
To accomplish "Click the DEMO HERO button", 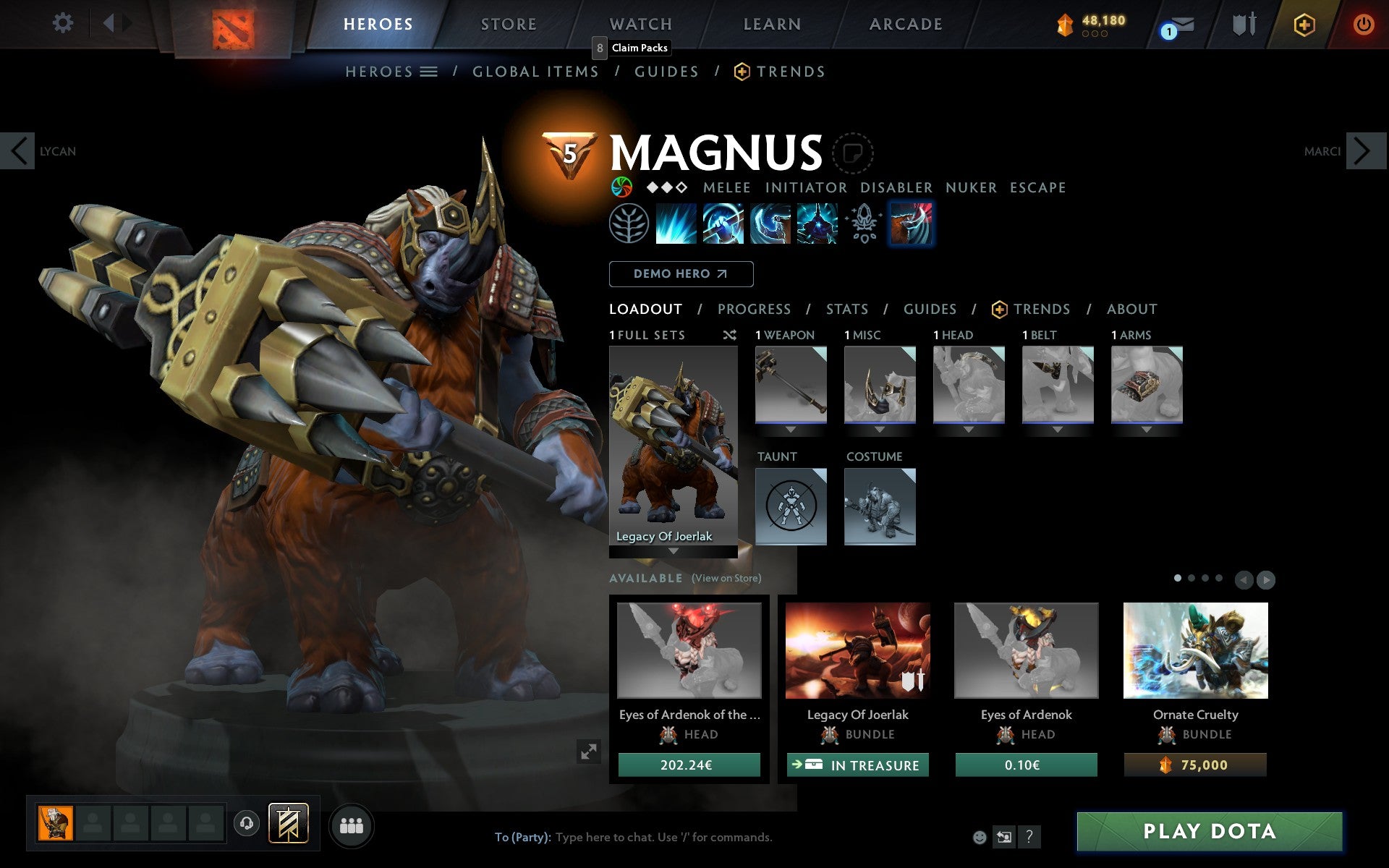I will (681, 274).
